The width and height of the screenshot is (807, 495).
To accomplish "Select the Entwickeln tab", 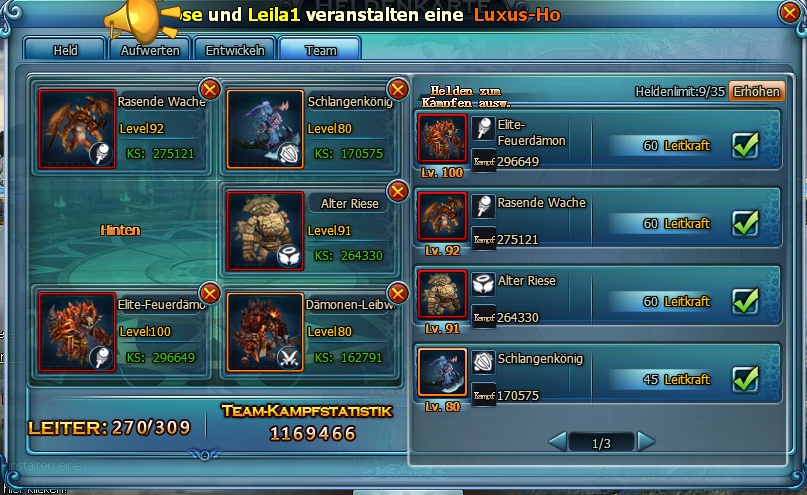I will 235,49.
